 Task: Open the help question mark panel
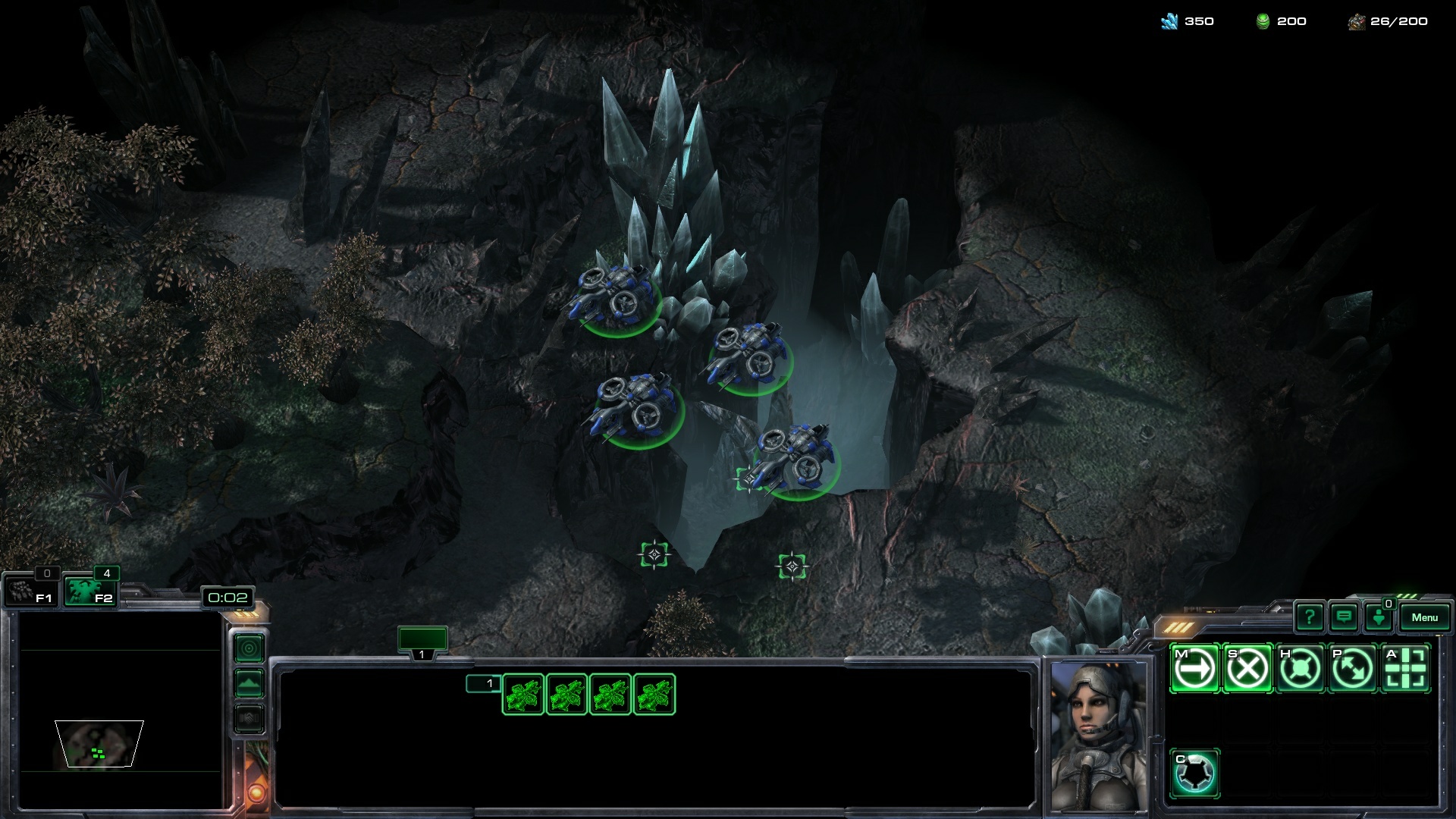1309,617
